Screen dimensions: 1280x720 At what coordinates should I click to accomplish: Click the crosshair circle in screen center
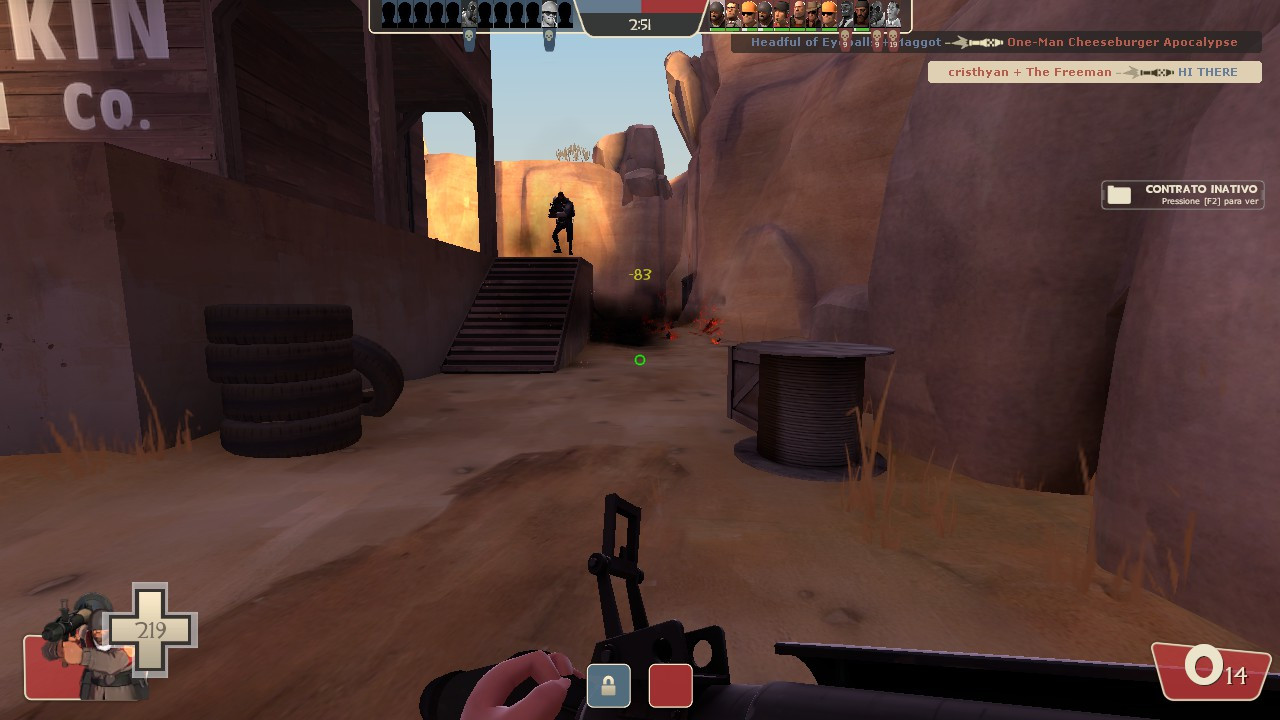(x=640, y=360)
